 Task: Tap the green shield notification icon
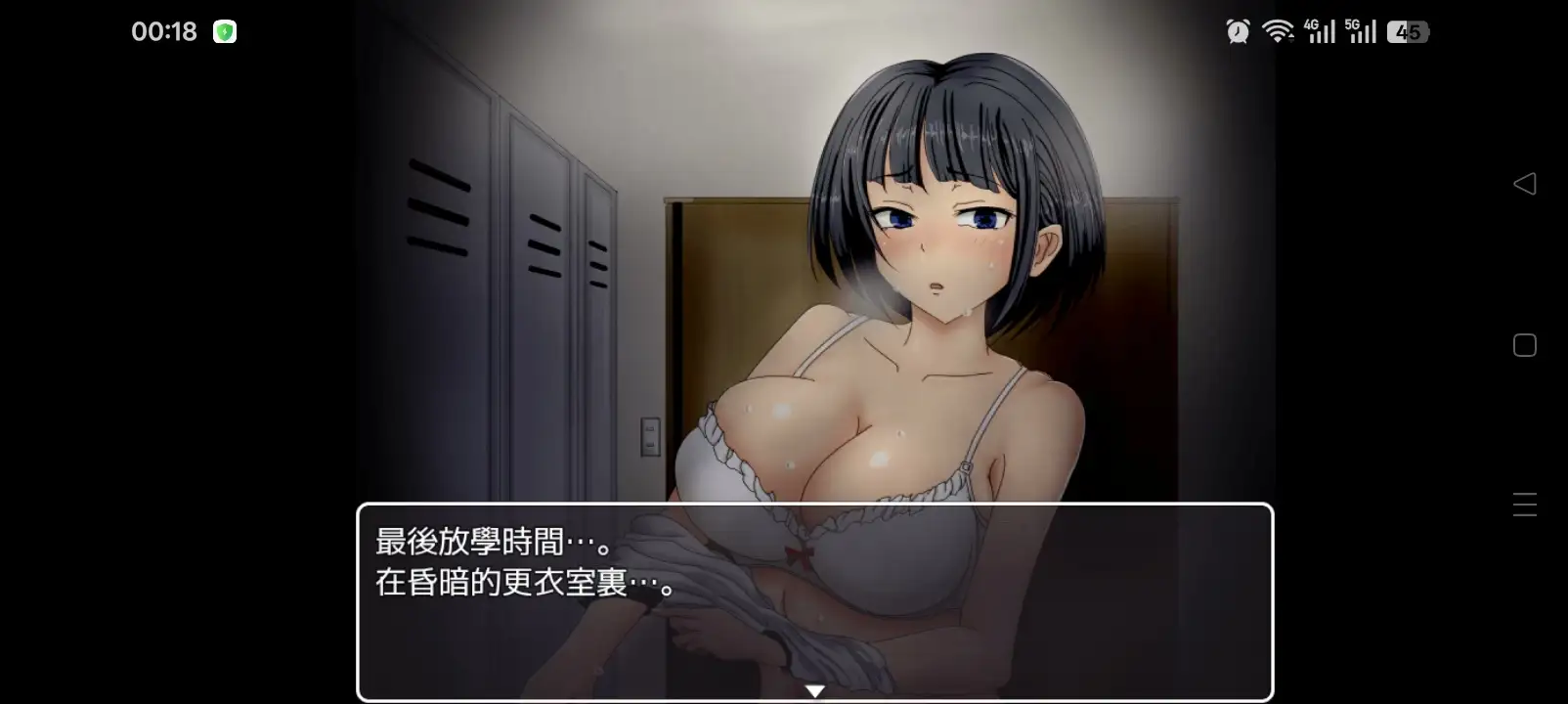tap(225, 31)
